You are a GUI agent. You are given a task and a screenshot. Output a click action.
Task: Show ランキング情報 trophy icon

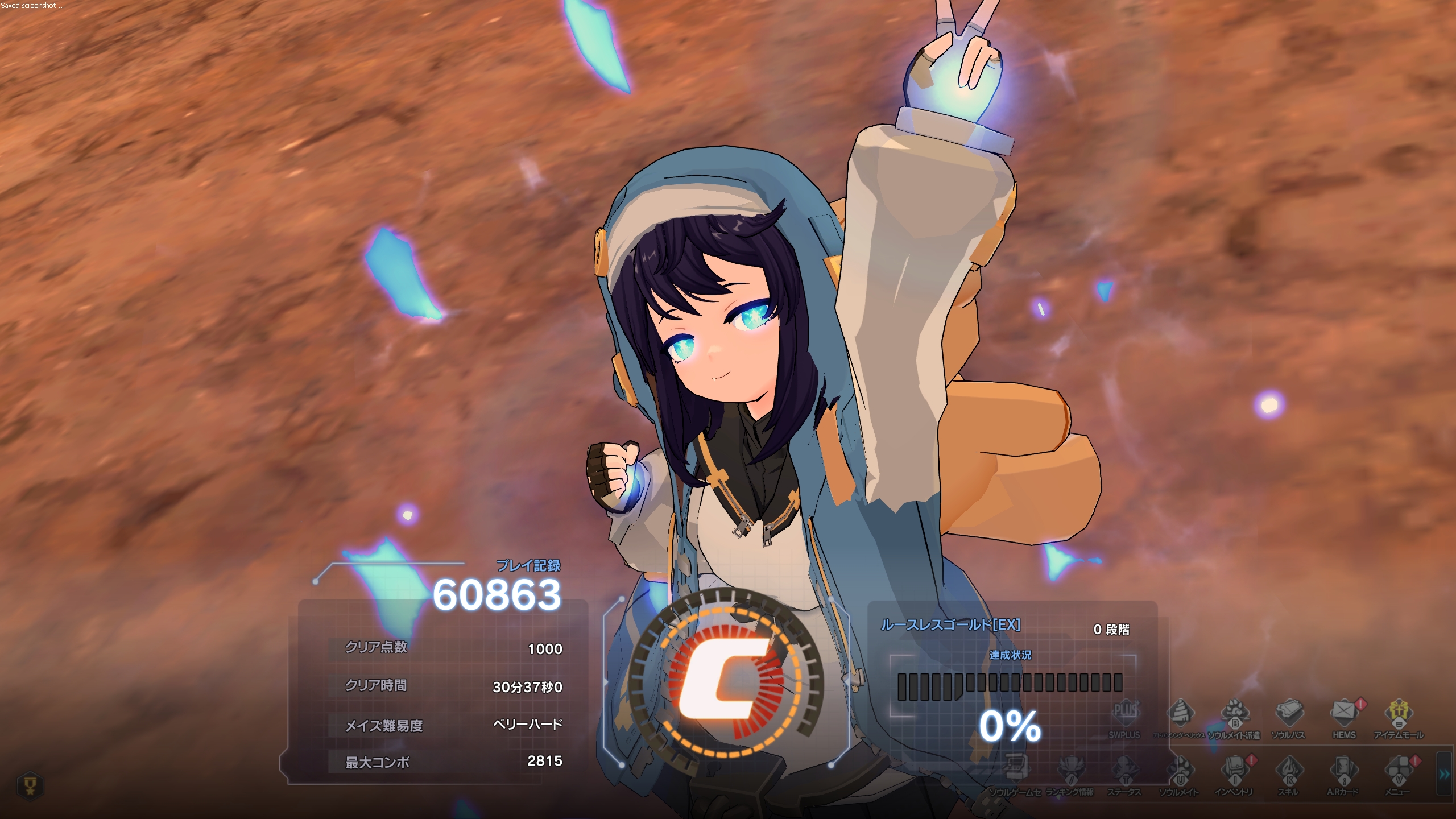tap(1070, 769)
